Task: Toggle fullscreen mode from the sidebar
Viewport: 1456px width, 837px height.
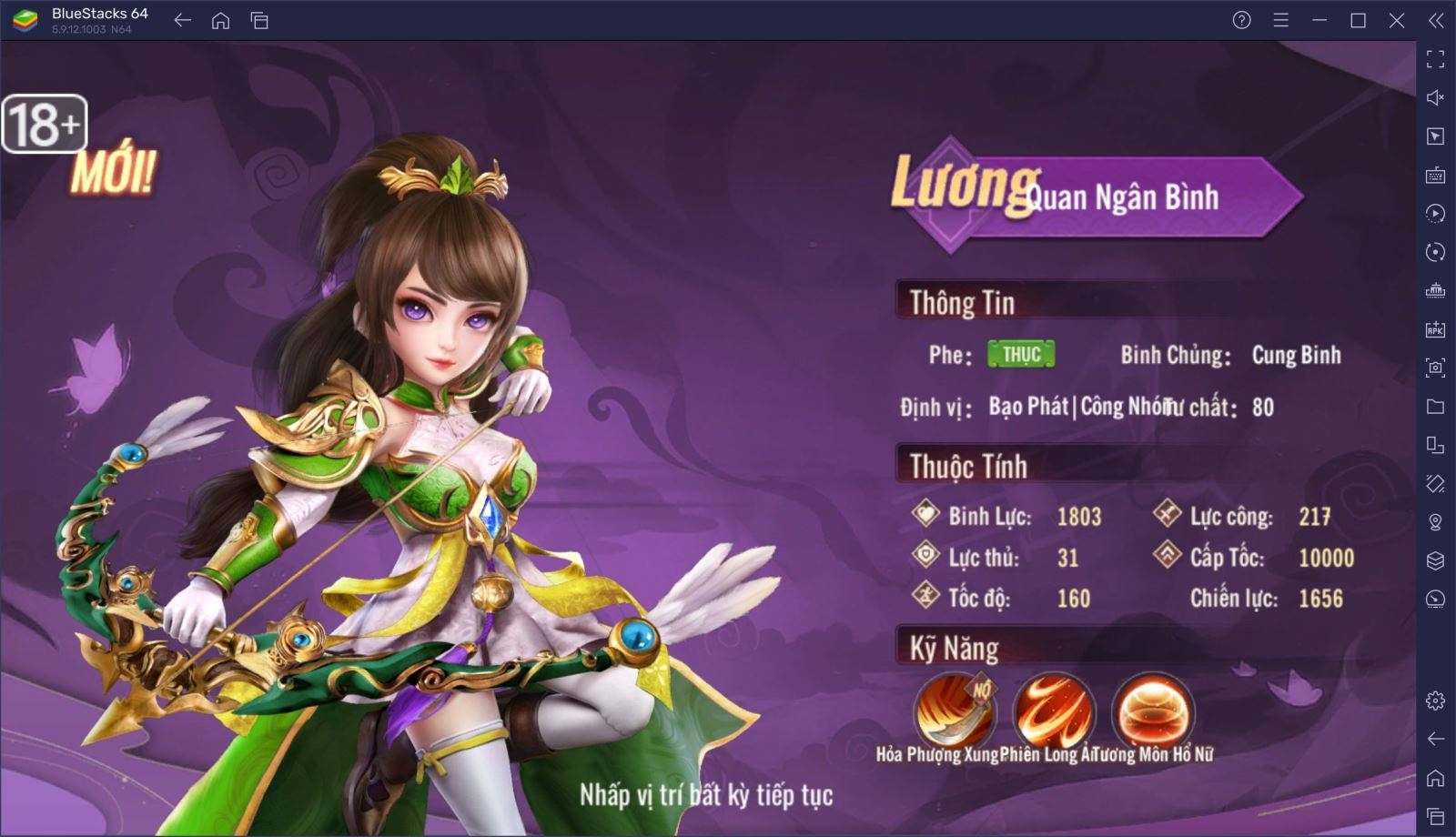Action: tap(1436, 58)
